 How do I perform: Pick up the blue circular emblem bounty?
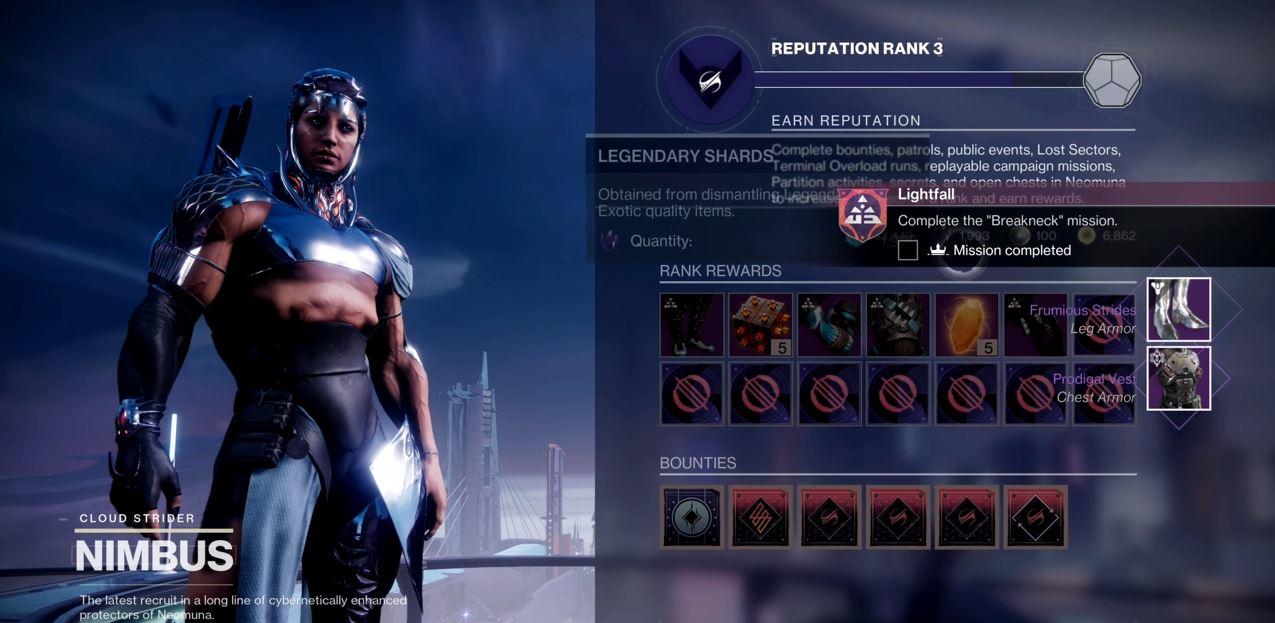(692, 517)
